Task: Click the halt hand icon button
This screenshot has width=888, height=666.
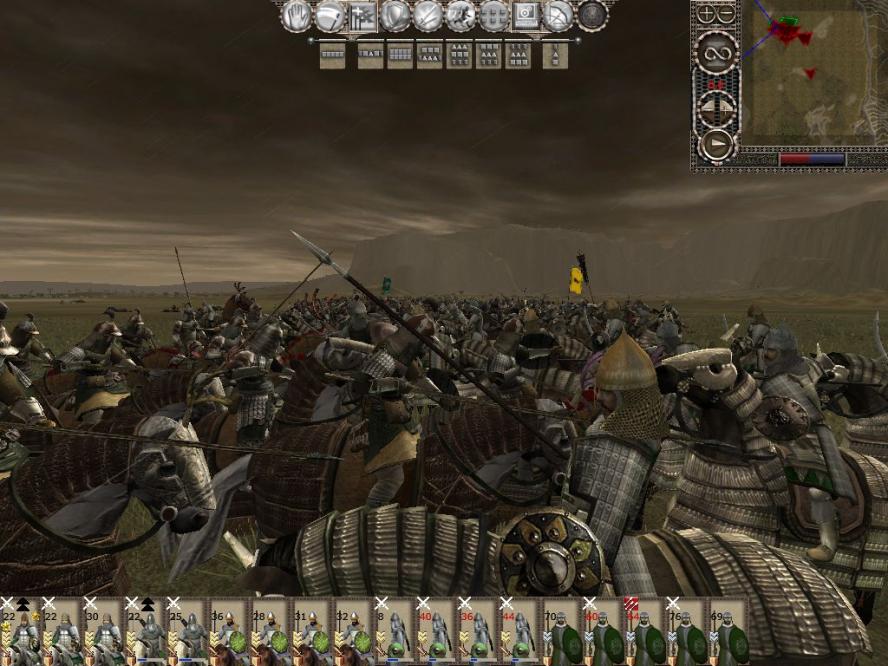Action: tap(297, 16)
